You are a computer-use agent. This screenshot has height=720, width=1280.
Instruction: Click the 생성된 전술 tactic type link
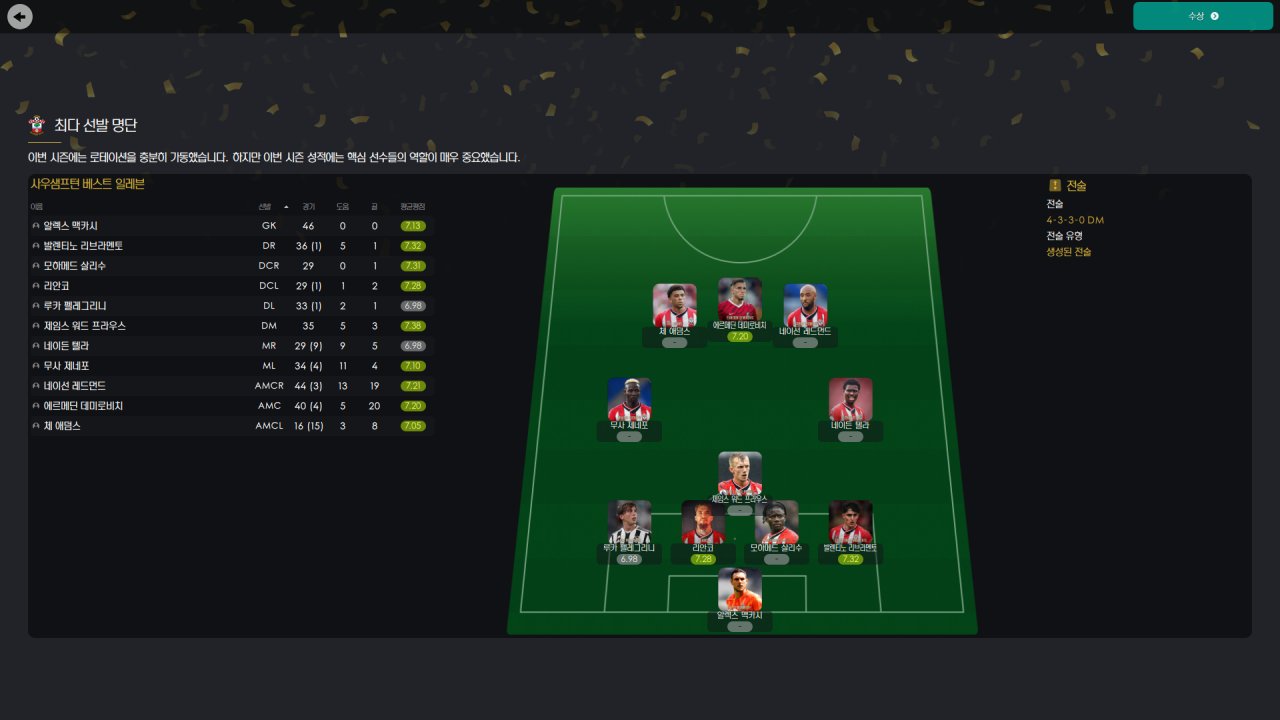[x=1069, y=252]
